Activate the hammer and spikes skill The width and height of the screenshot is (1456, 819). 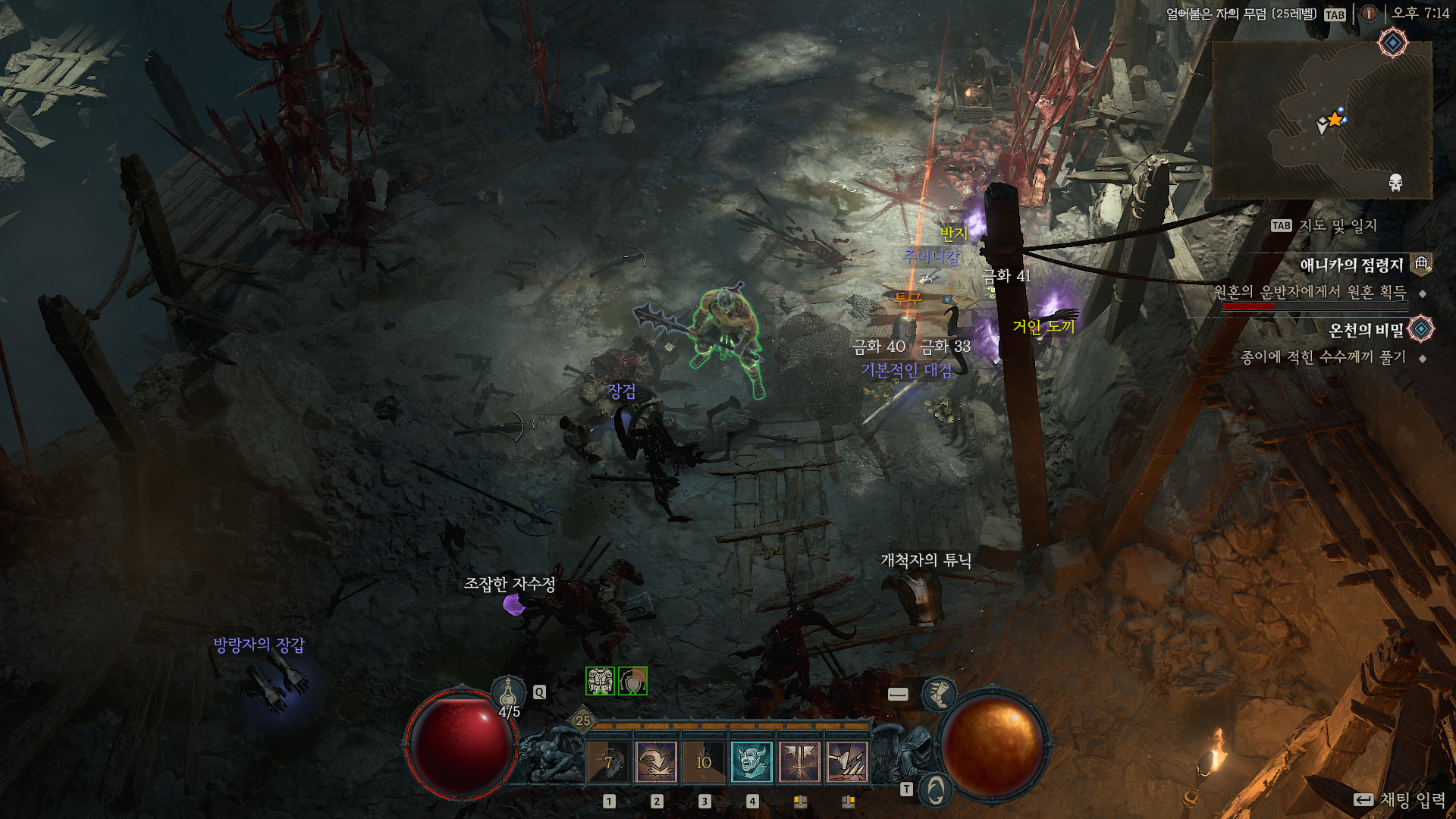tap(847, 761)
